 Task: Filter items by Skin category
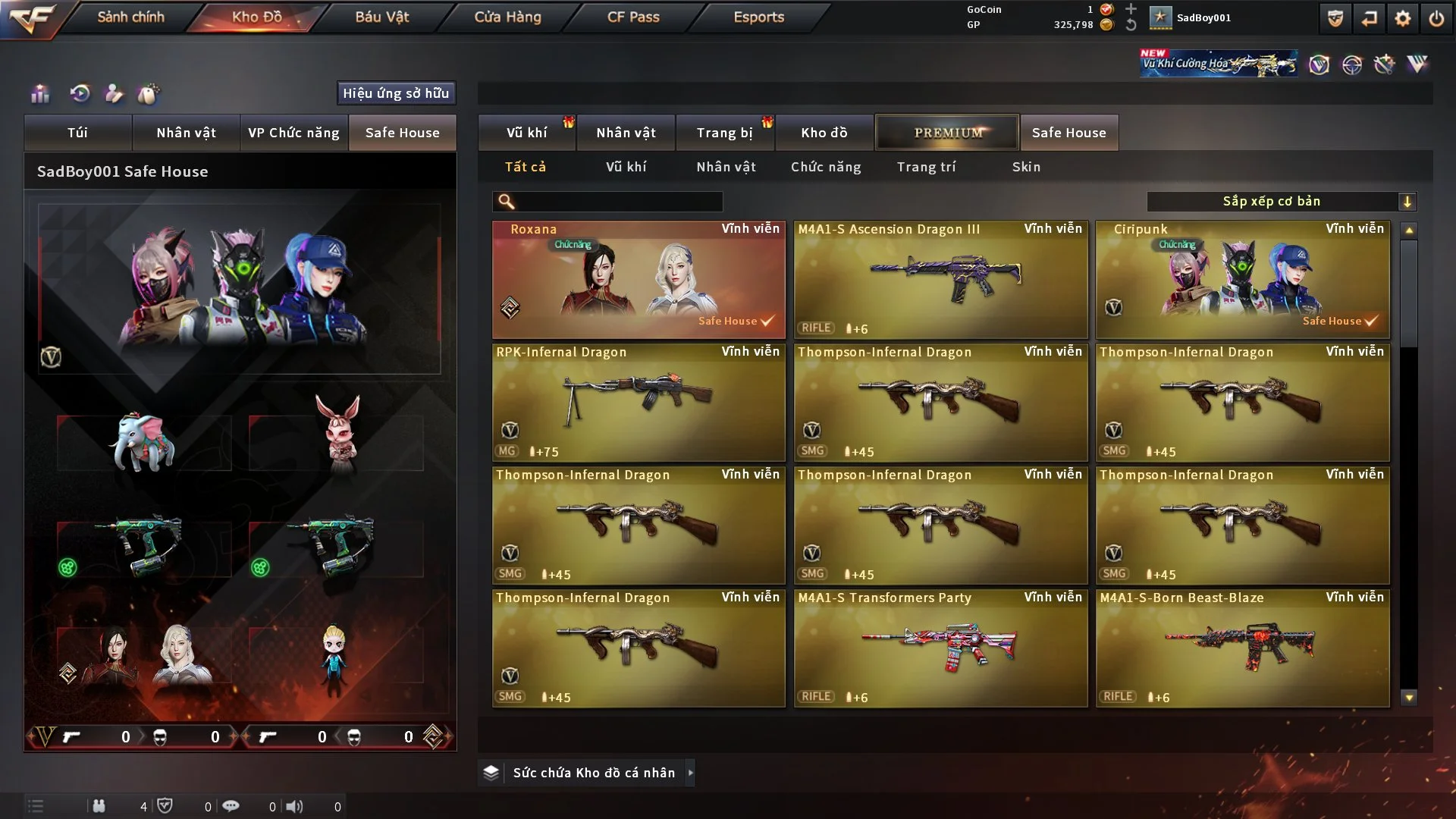tap(1026, 167)
